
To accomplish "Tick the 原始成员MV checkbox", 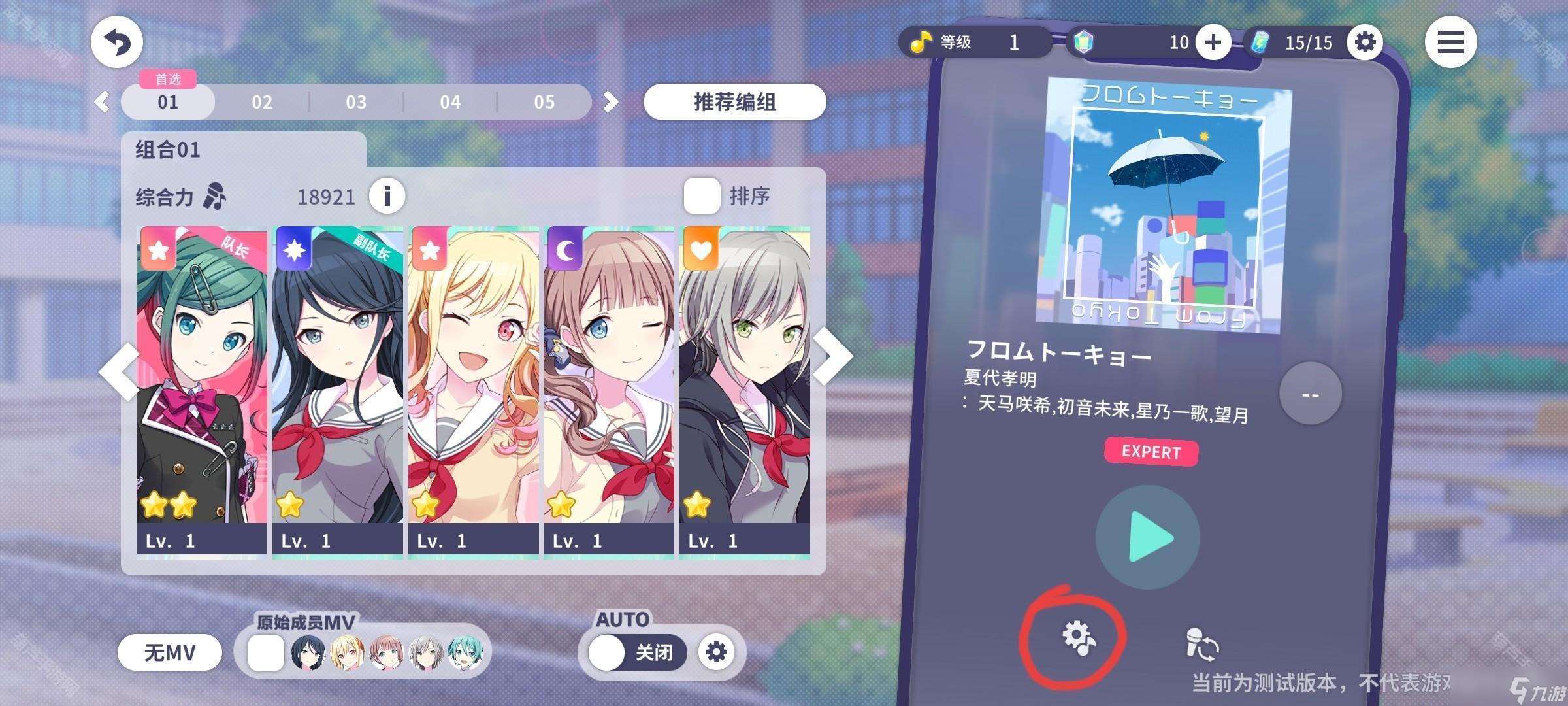I will [266, 652].
